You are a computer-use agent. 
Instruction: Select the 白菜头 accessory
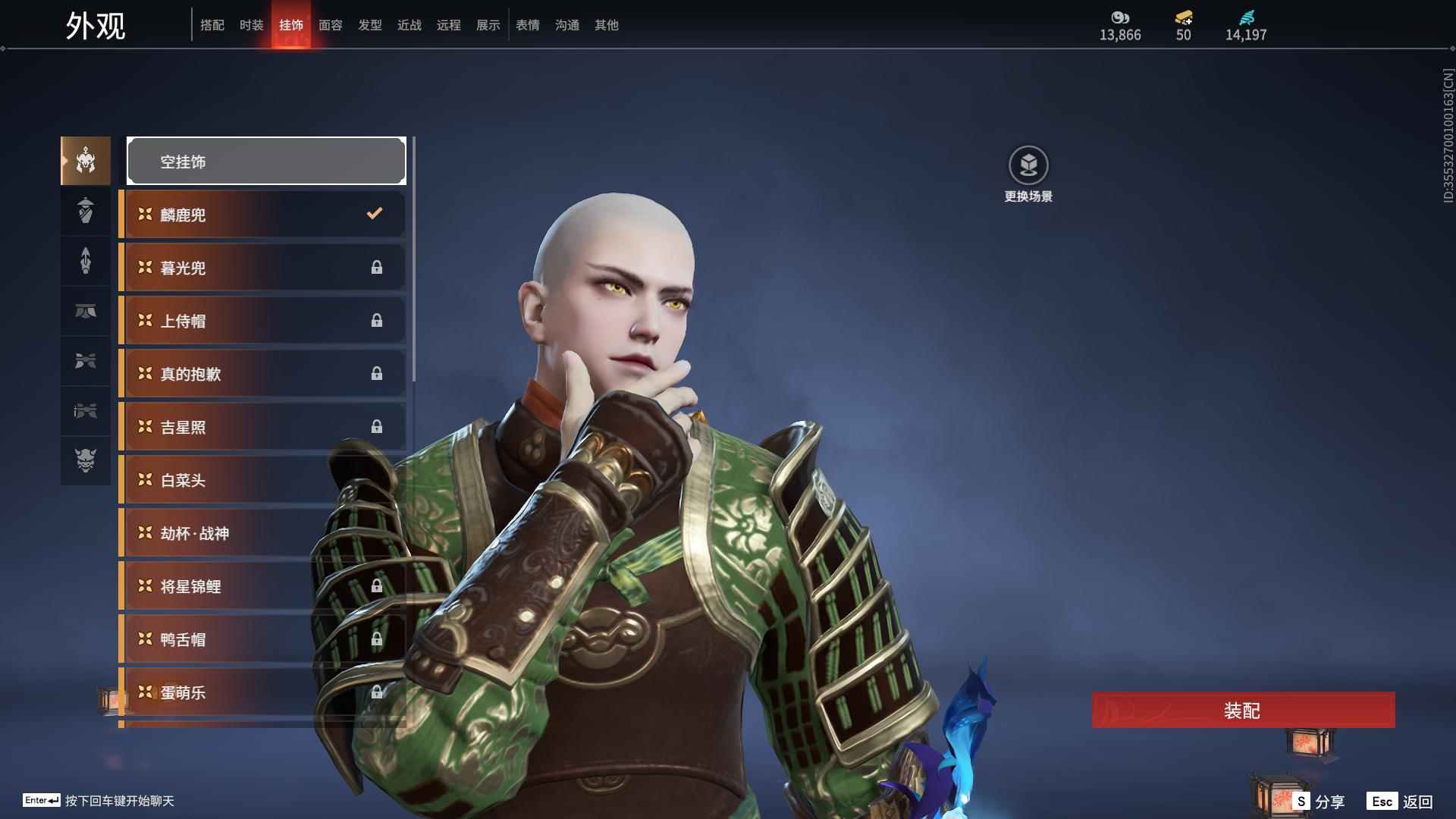(x=227, y=480)
